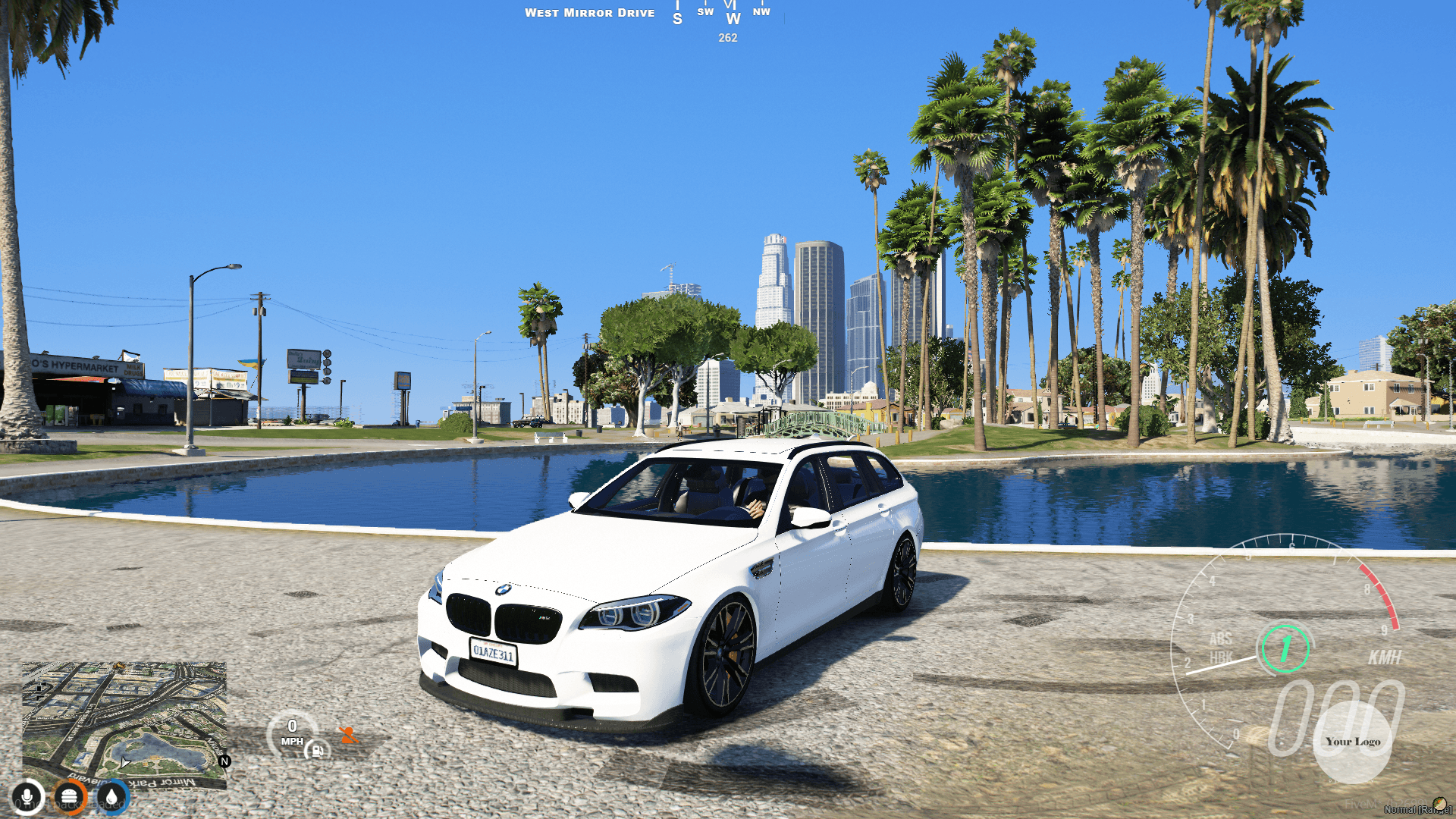1456x819 pixels.
Task: Expand the compass heading 262 display
Action: coord(728,39)
